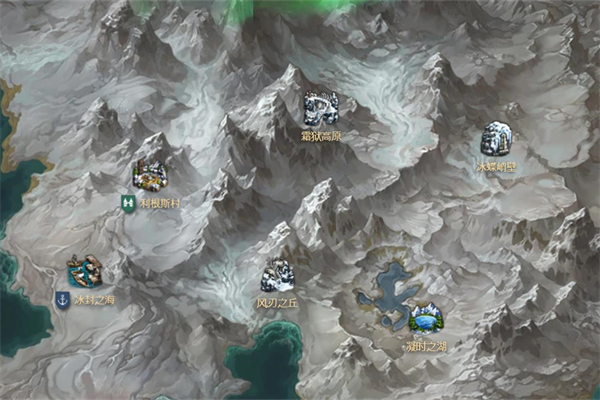Click the green shield badge beside 利根斯村
The image size is (600, 400).
[128, 202]
